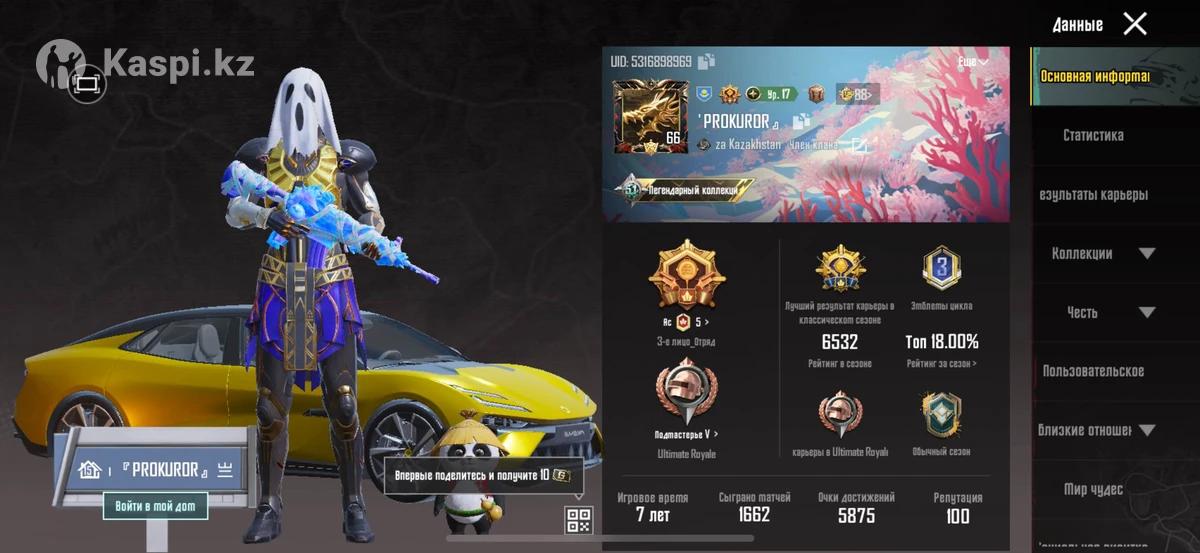Click the Войти в мой дом button
1200x553 pixels.
155,506
